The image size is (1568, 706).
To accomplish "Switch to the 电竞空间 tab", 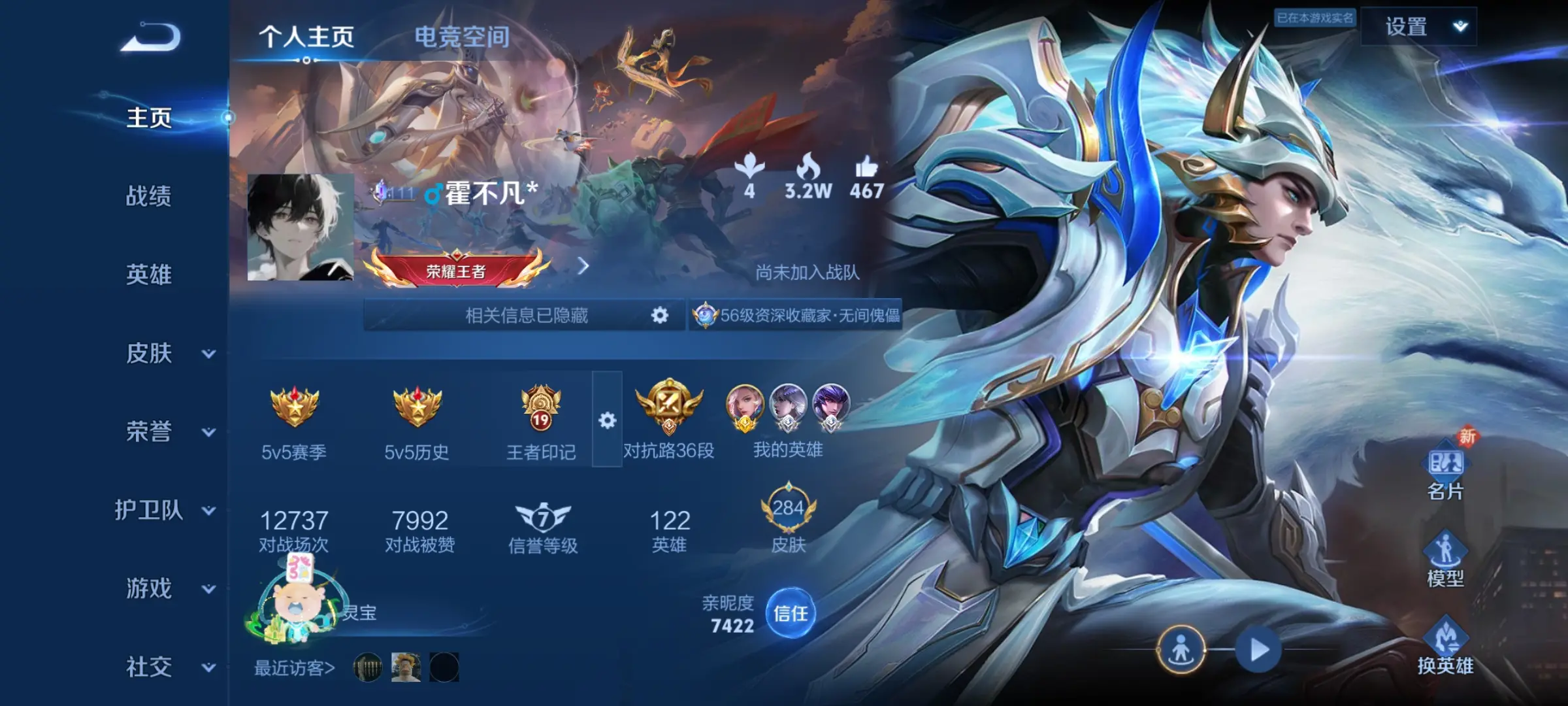I will click(462, 37).
